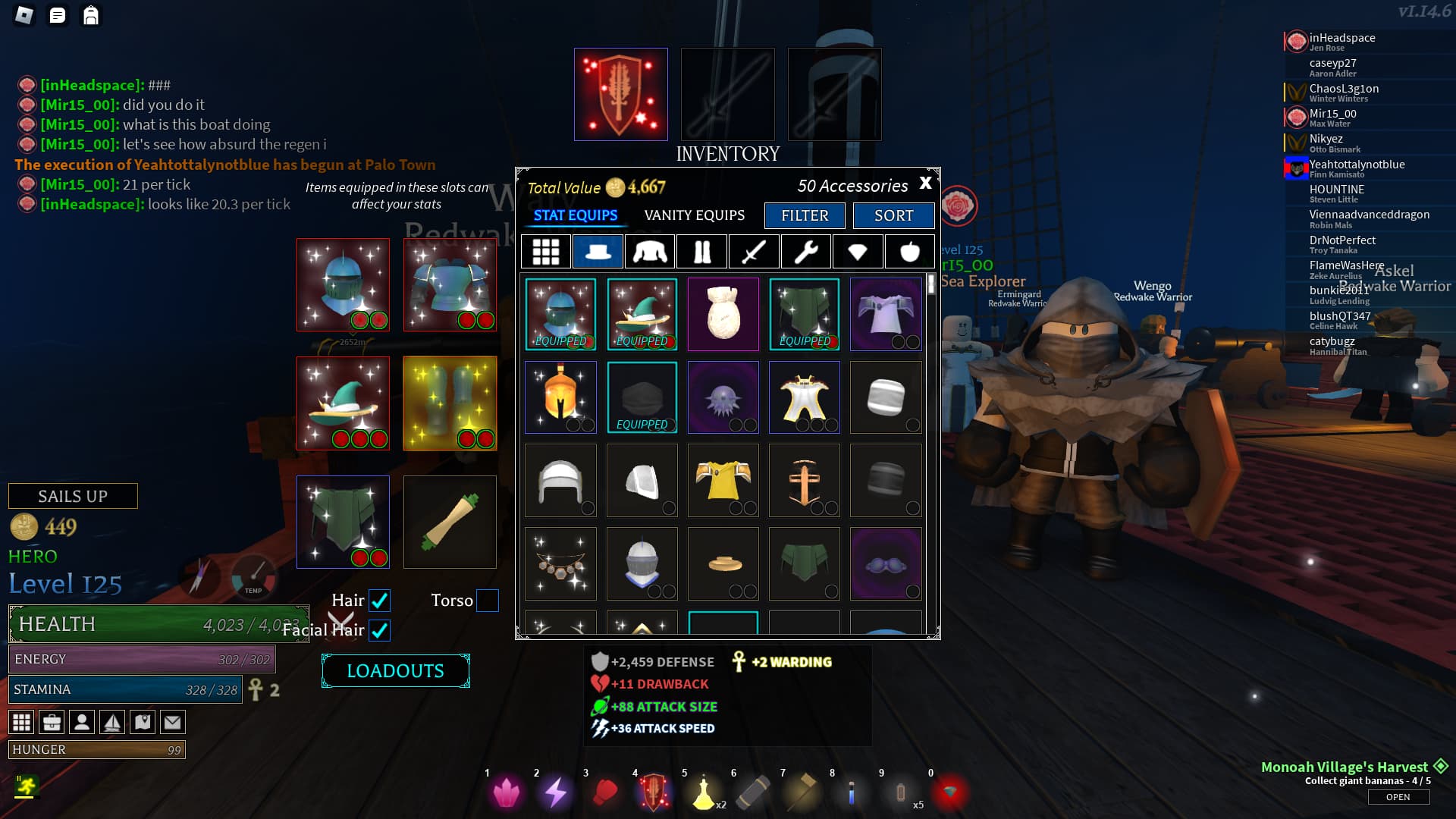
Task: Open the Monoah Village's Harvest quest
Action: point(1398,797)
